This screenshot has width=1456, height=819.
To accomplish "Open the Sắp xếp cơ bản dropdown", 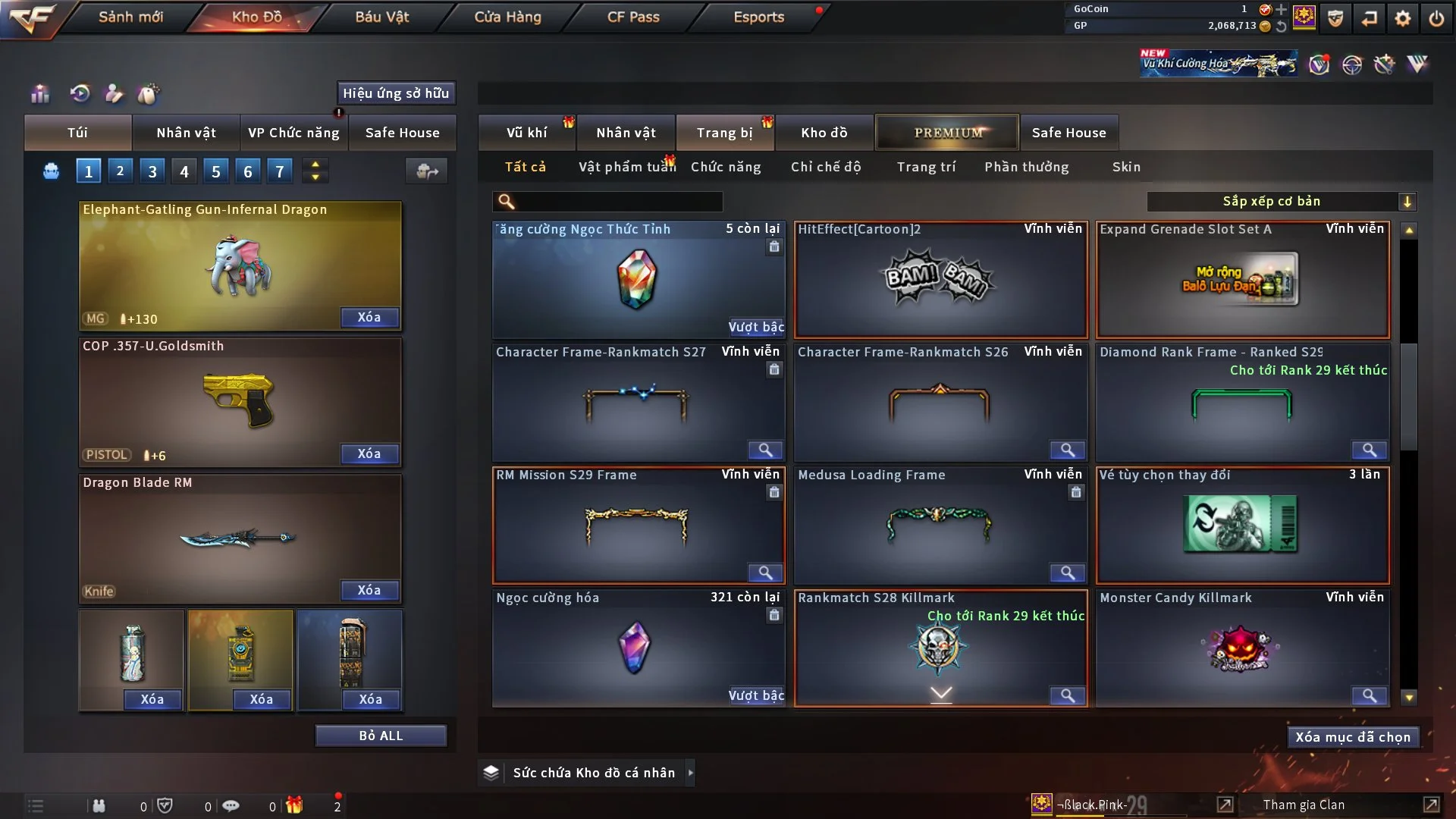I will [x=1282, y=201].
